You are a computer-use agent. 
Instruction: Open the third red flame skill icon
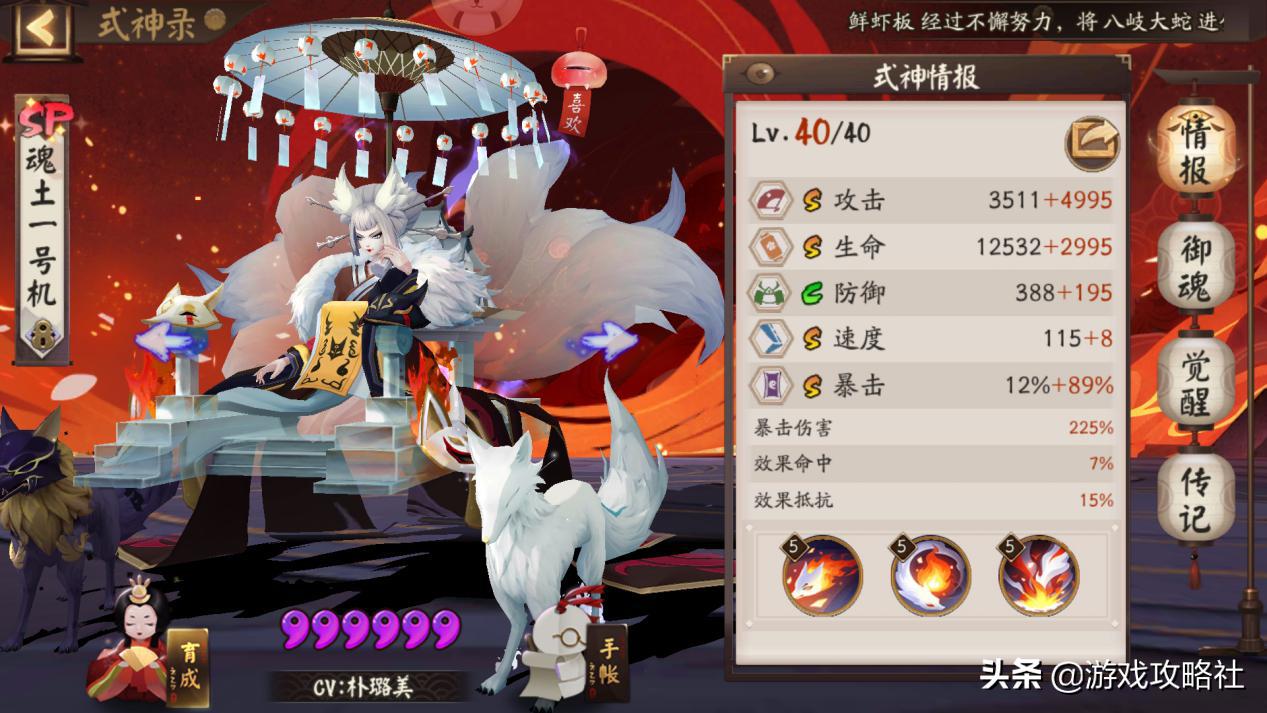[1038, 575]
